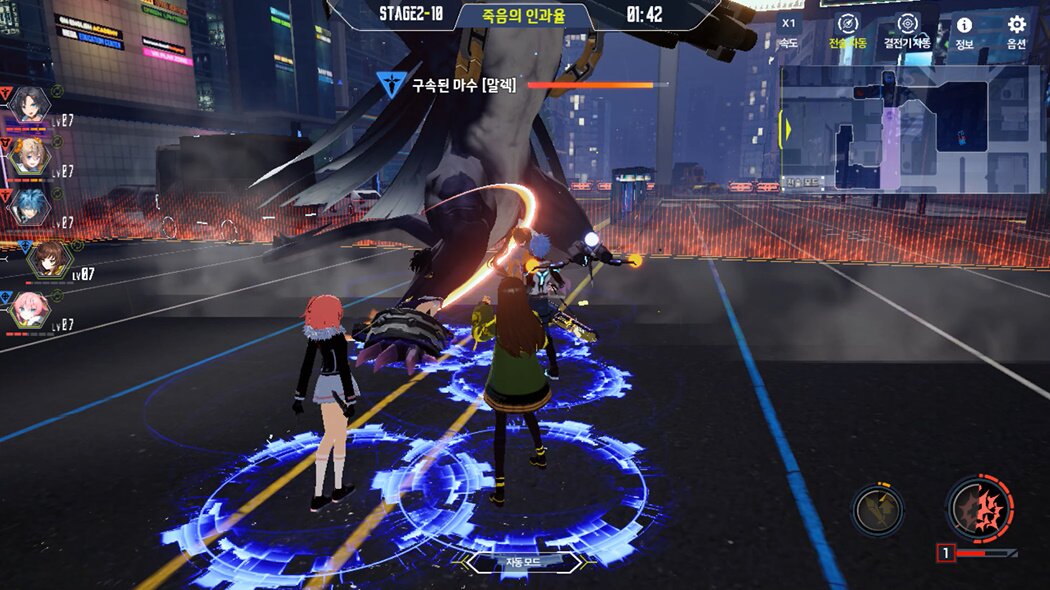Open the 정보 info panel

coord(964,32)
